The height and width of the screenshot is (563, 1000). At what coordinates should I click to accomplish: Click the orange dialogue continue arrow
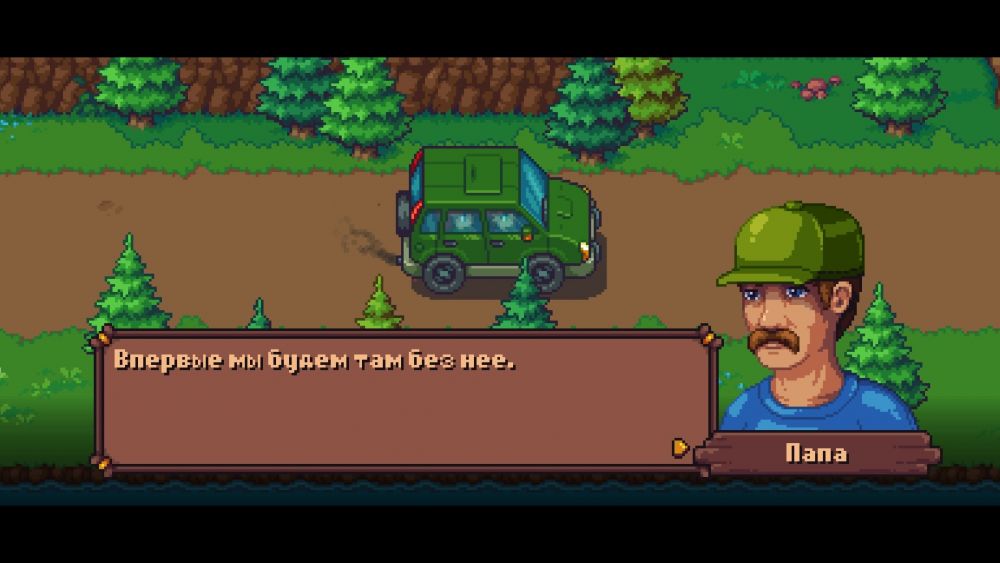[680, 447]
